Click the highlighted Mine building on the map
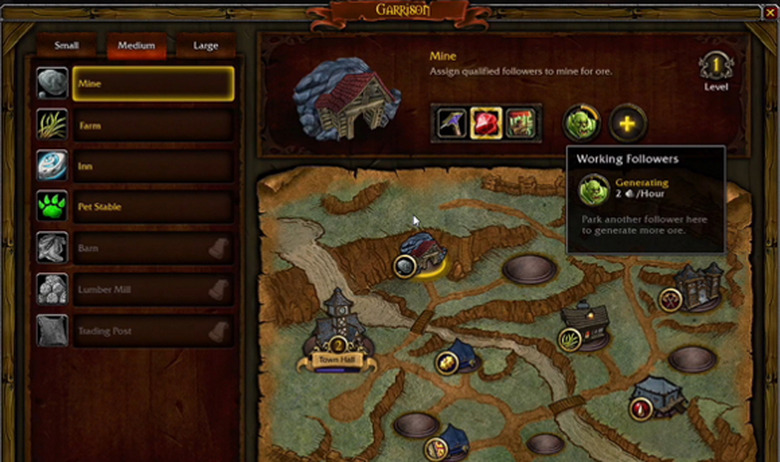The width and height of the screenshot is (780, 462). tap(421, 252)
